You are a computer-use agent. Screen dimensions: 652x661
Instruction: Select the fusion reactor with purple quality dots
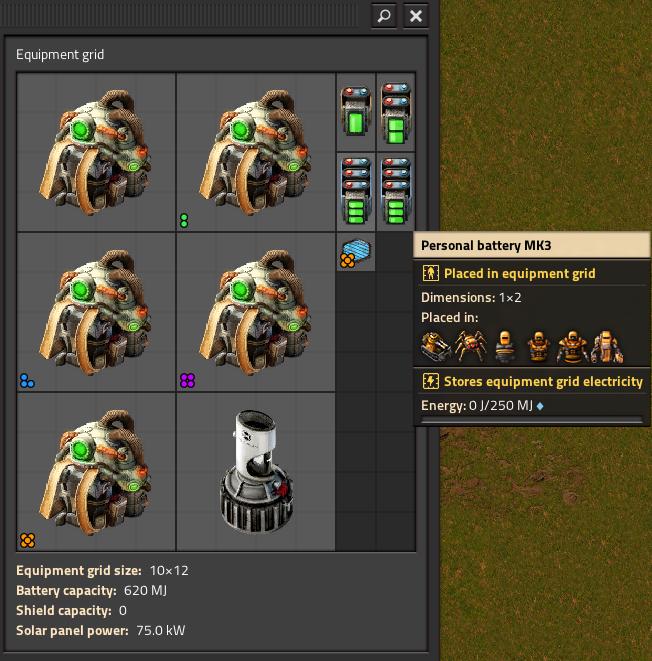pyautogui.click(x=256, y=312)
